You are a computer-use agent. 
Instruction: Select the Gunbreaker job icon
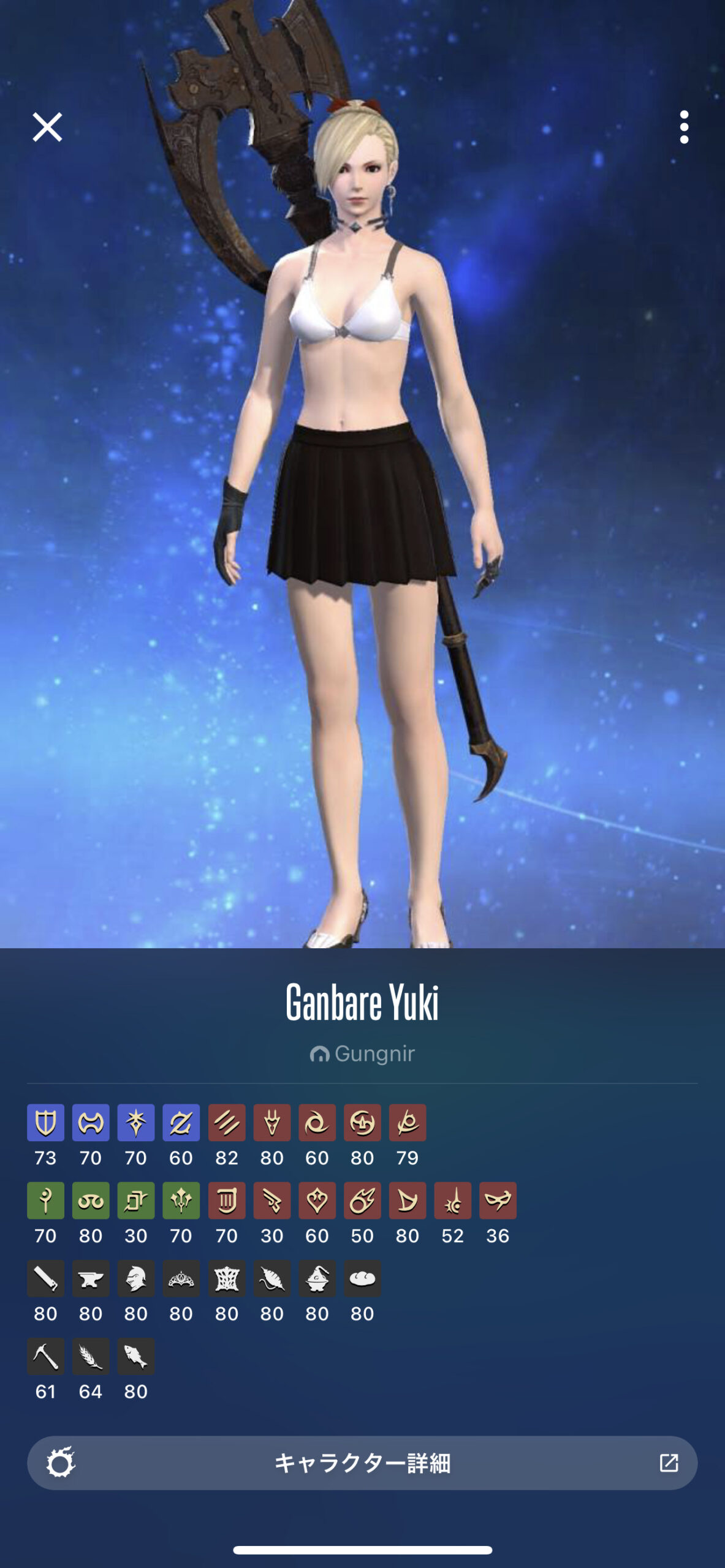pos(181,1123)
